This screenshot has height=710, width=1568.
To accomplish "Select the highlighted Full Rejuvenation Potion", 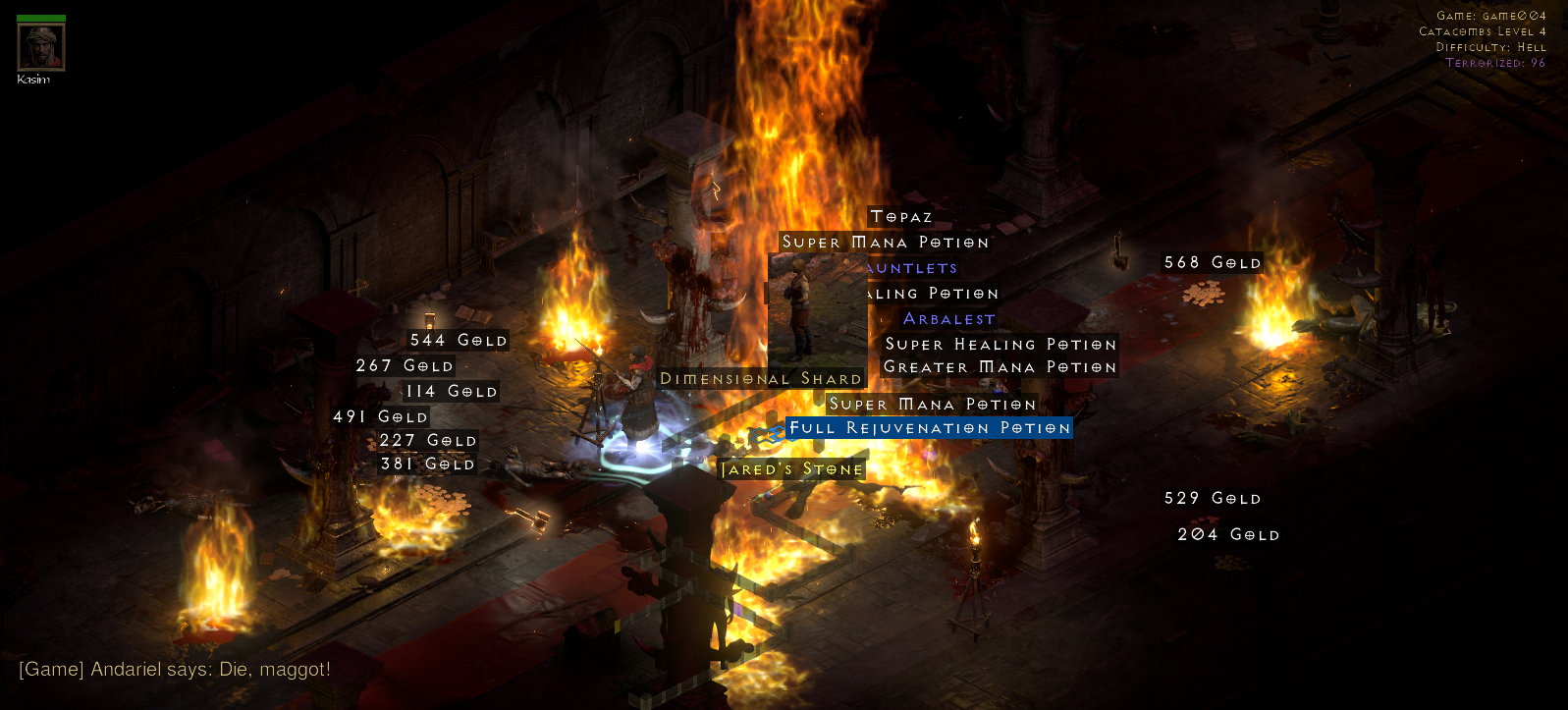I will point(929,428).
